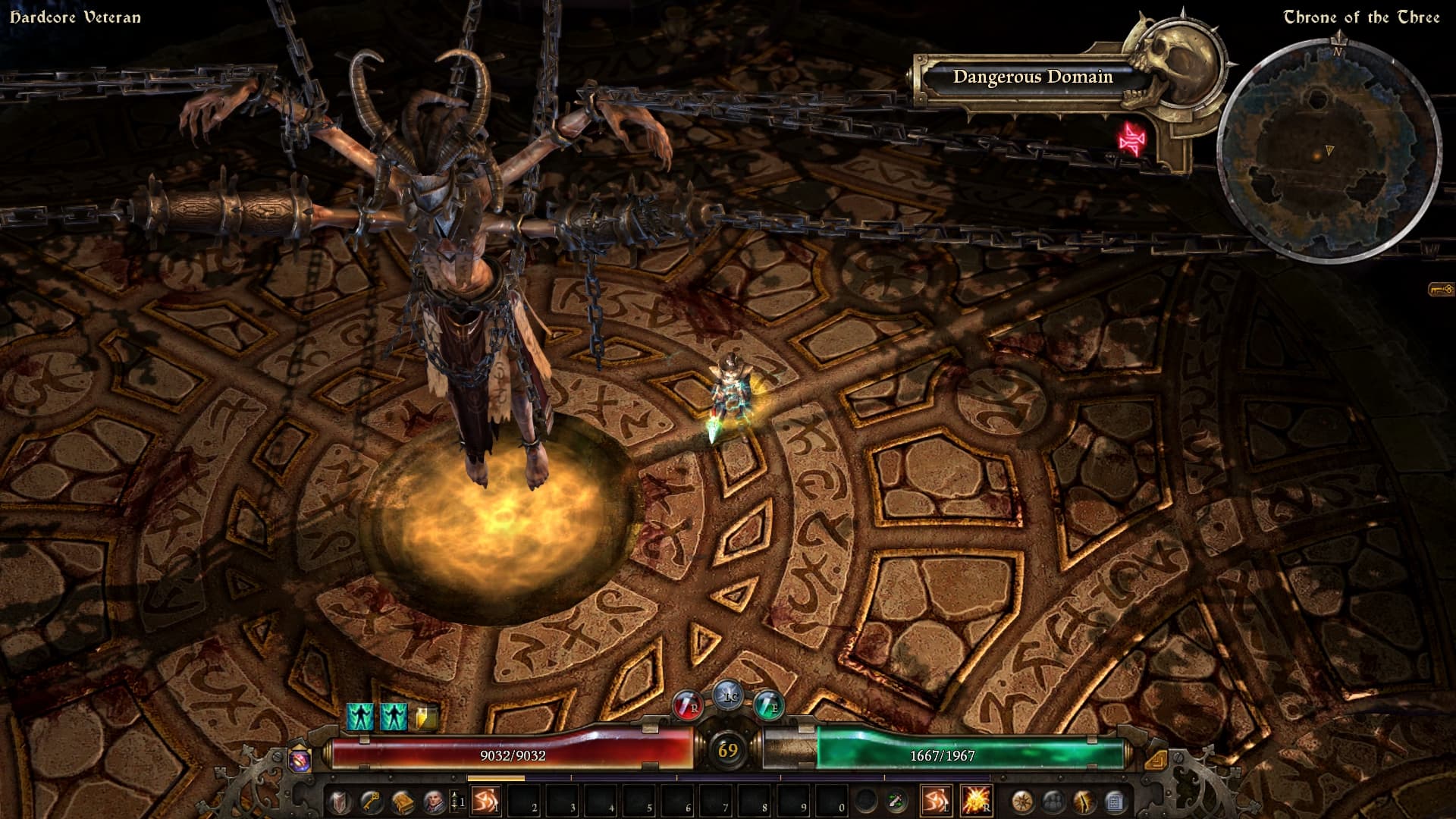Select the right mouse explosion skill slot
Screen dimensions: 1456x819
coord(975,801)
